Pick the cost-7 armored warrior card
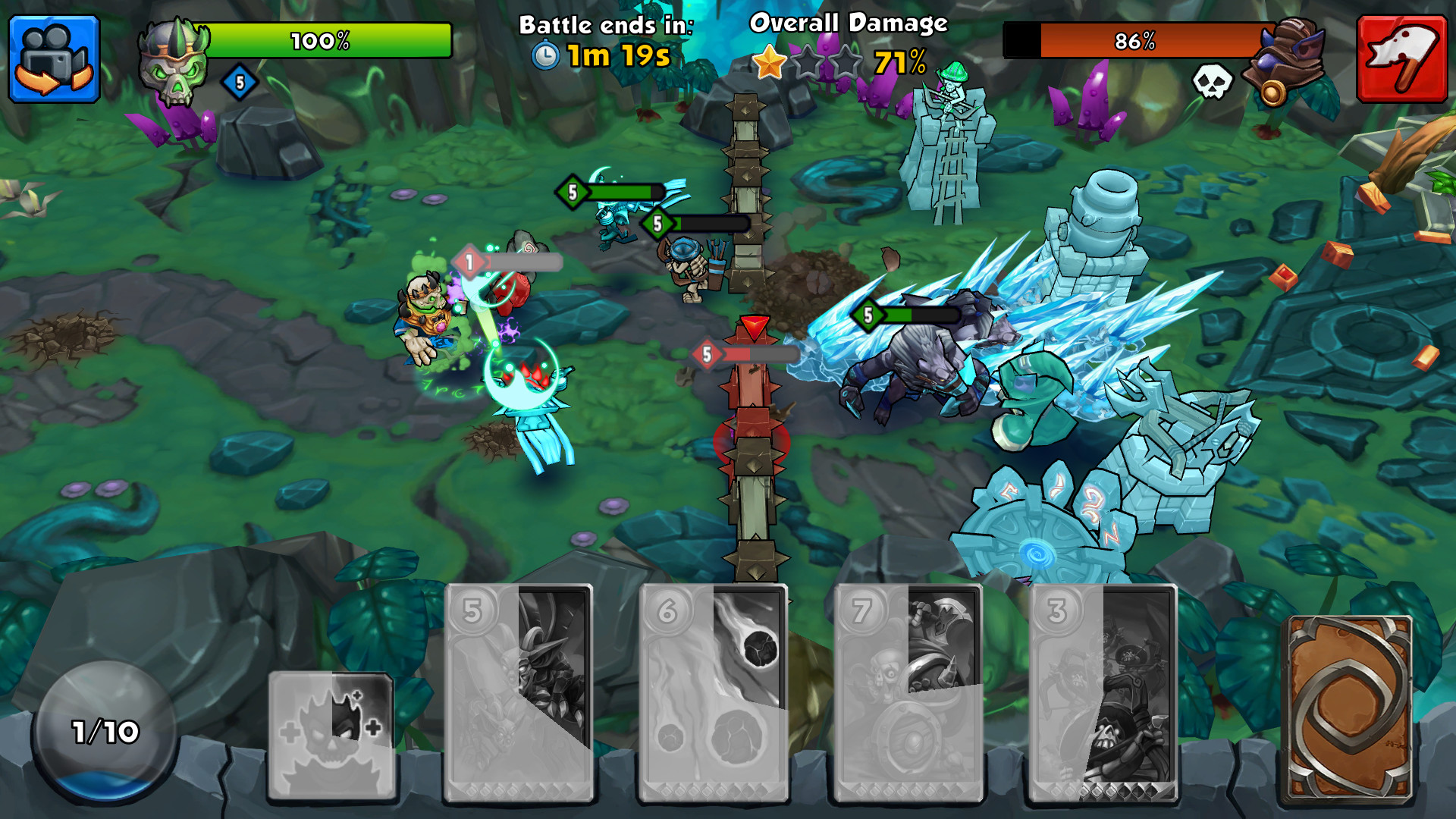The height and width of the screenshot is (819, 1456). pos(908,692)
